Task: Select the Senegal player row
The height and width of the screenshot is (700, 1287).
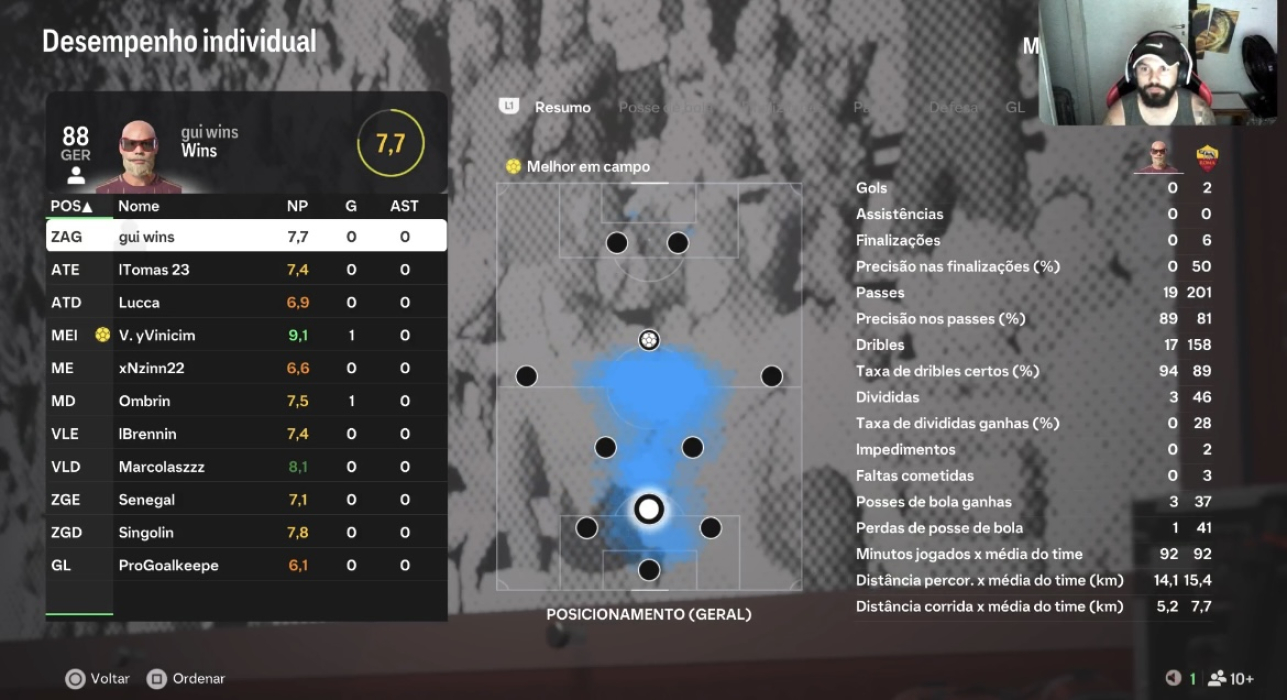Action: [246, 500]
